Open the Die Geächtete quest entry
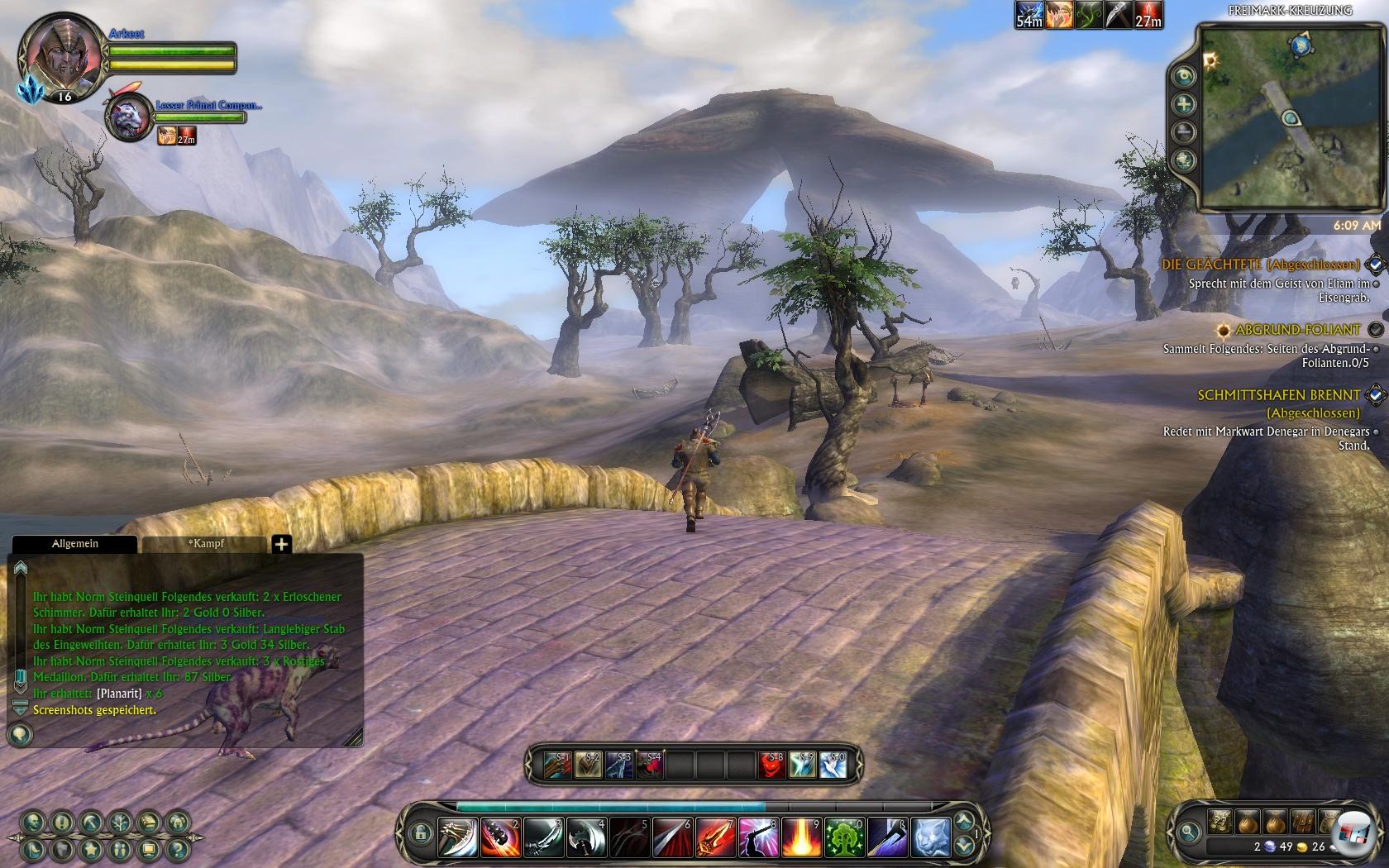 pos(1260,265)
